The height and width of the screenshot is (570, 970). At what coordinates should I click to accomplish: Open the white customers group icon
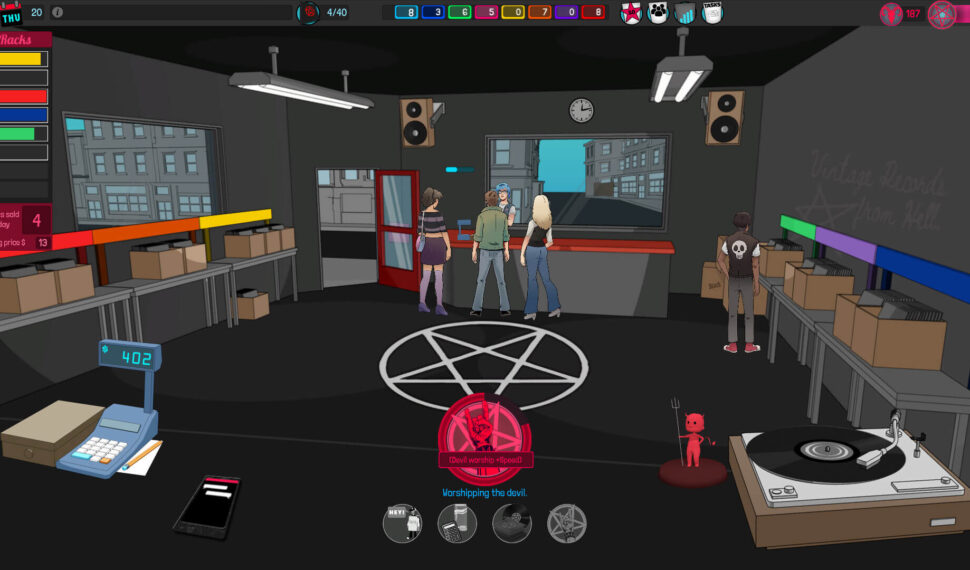(658, 12)
